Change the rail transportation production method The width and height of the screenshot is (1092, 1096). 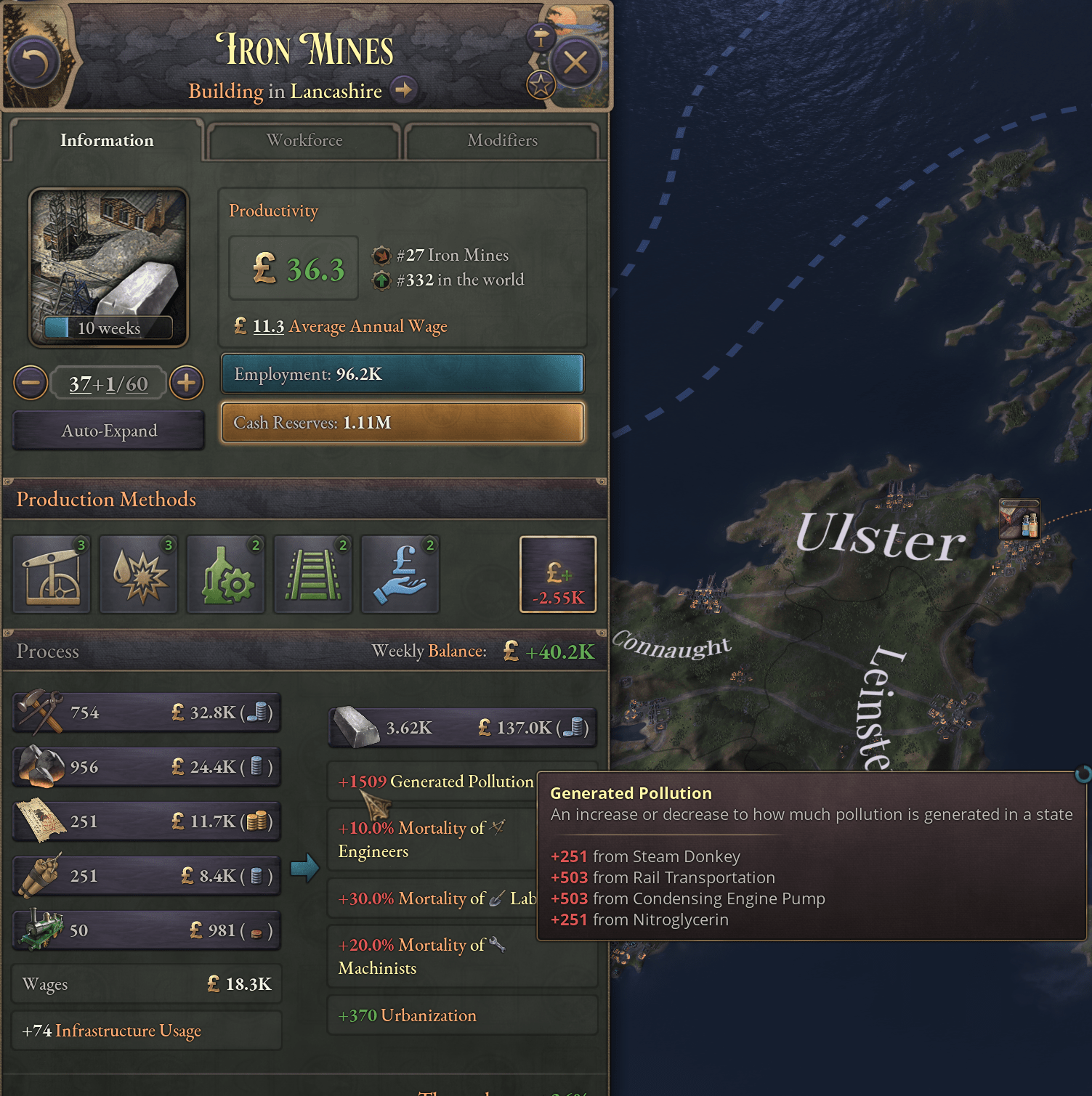(313, 575)
